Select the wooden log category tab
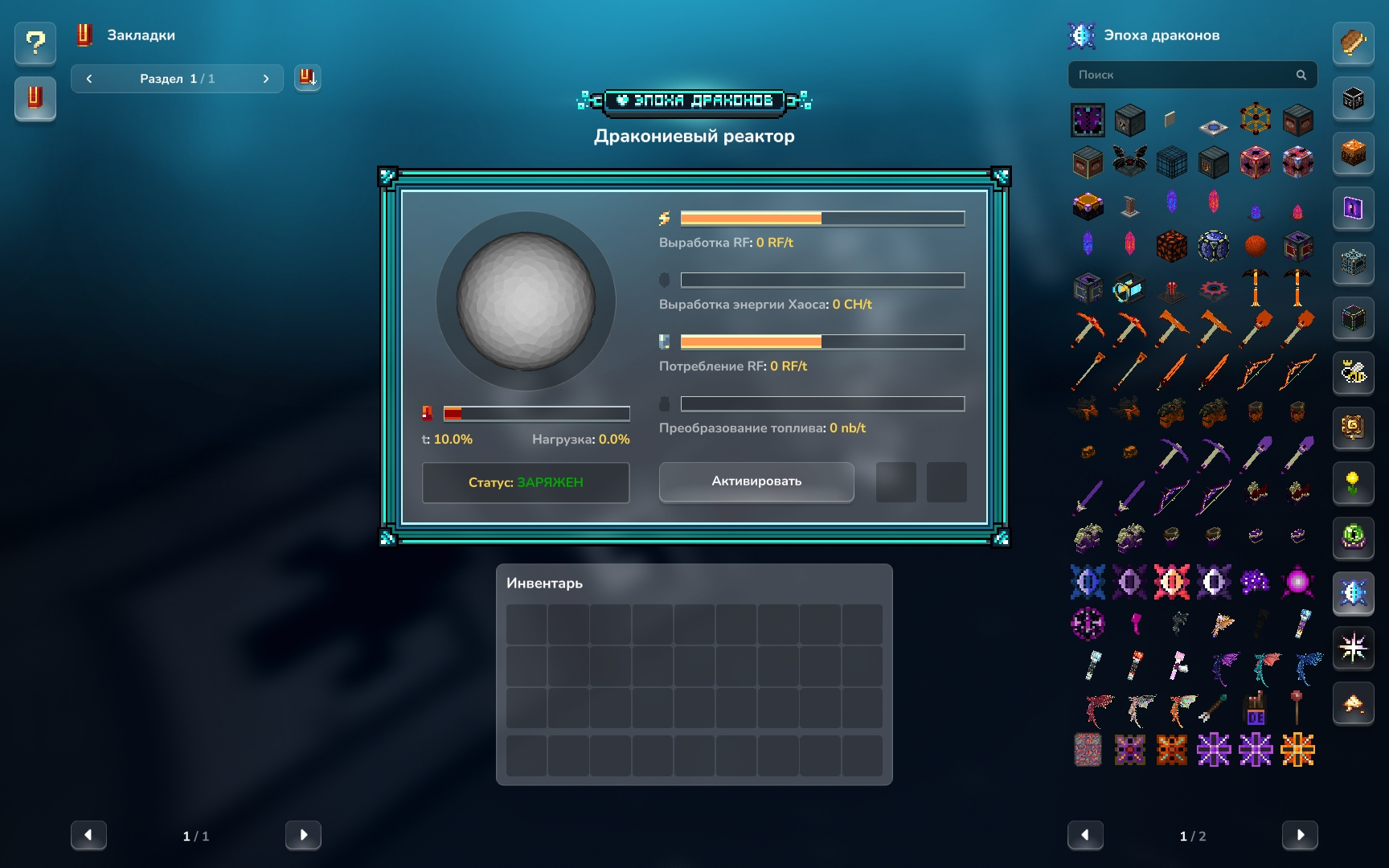 (1353, 43)
